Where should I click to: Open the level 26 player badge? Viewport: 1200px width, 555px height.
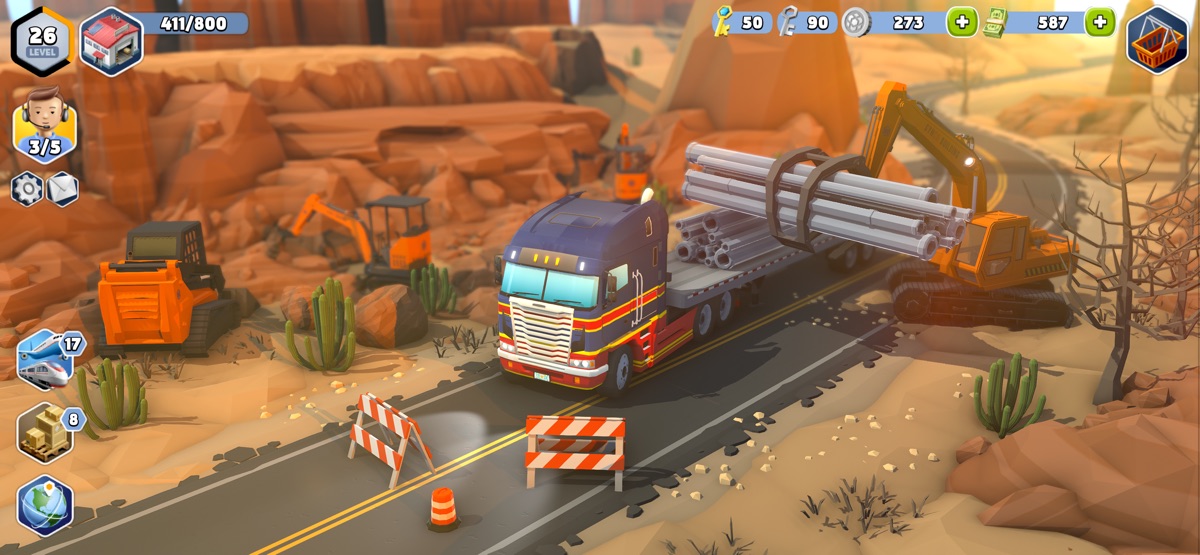click(41, 40)
